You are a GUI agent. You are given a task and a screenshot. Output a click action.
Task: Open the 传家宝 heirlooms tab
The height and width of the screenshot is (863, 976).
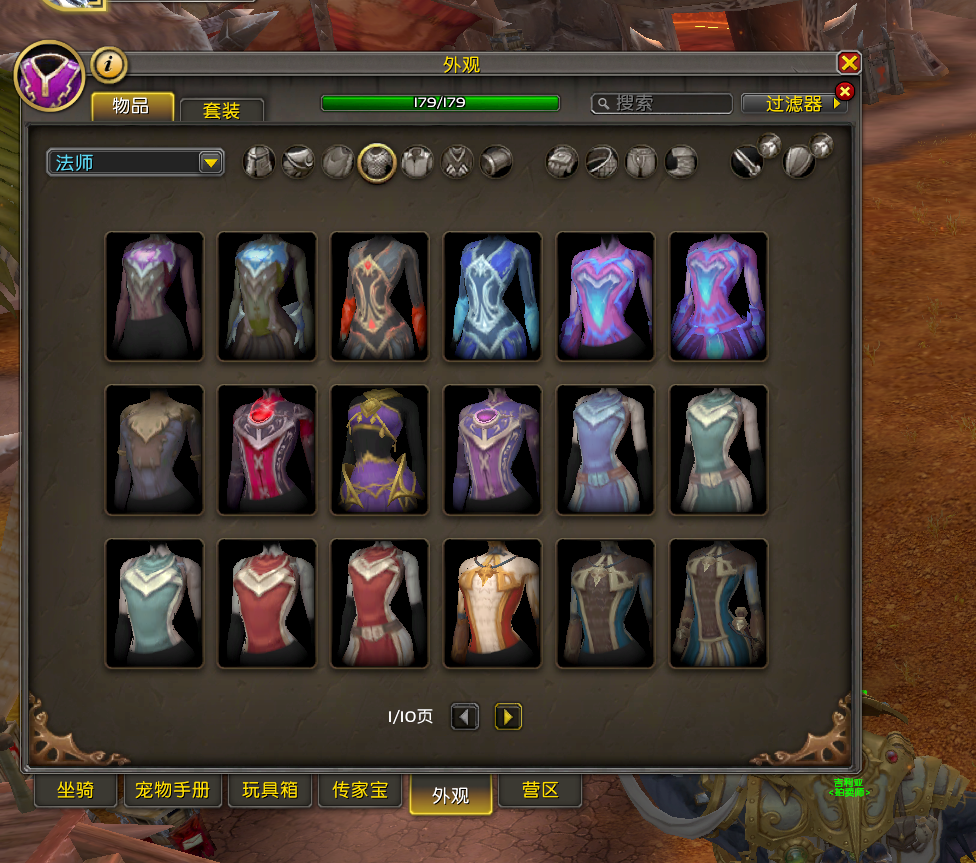click(x=359, y=790)
